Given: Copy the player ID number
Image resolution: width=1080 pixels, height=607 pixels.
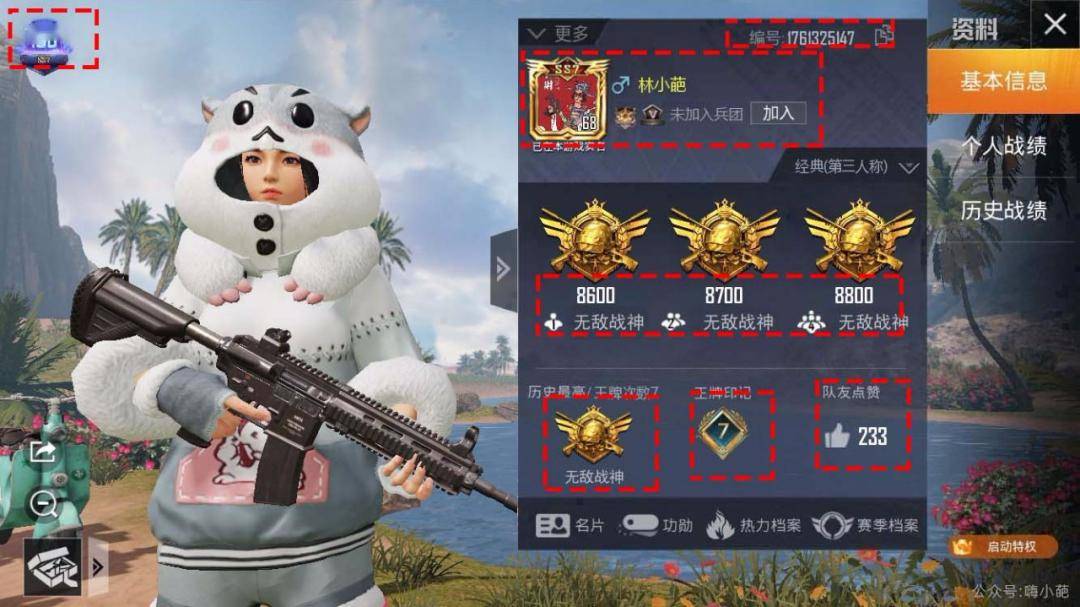Looking at the screenshot, I should 883,38.
